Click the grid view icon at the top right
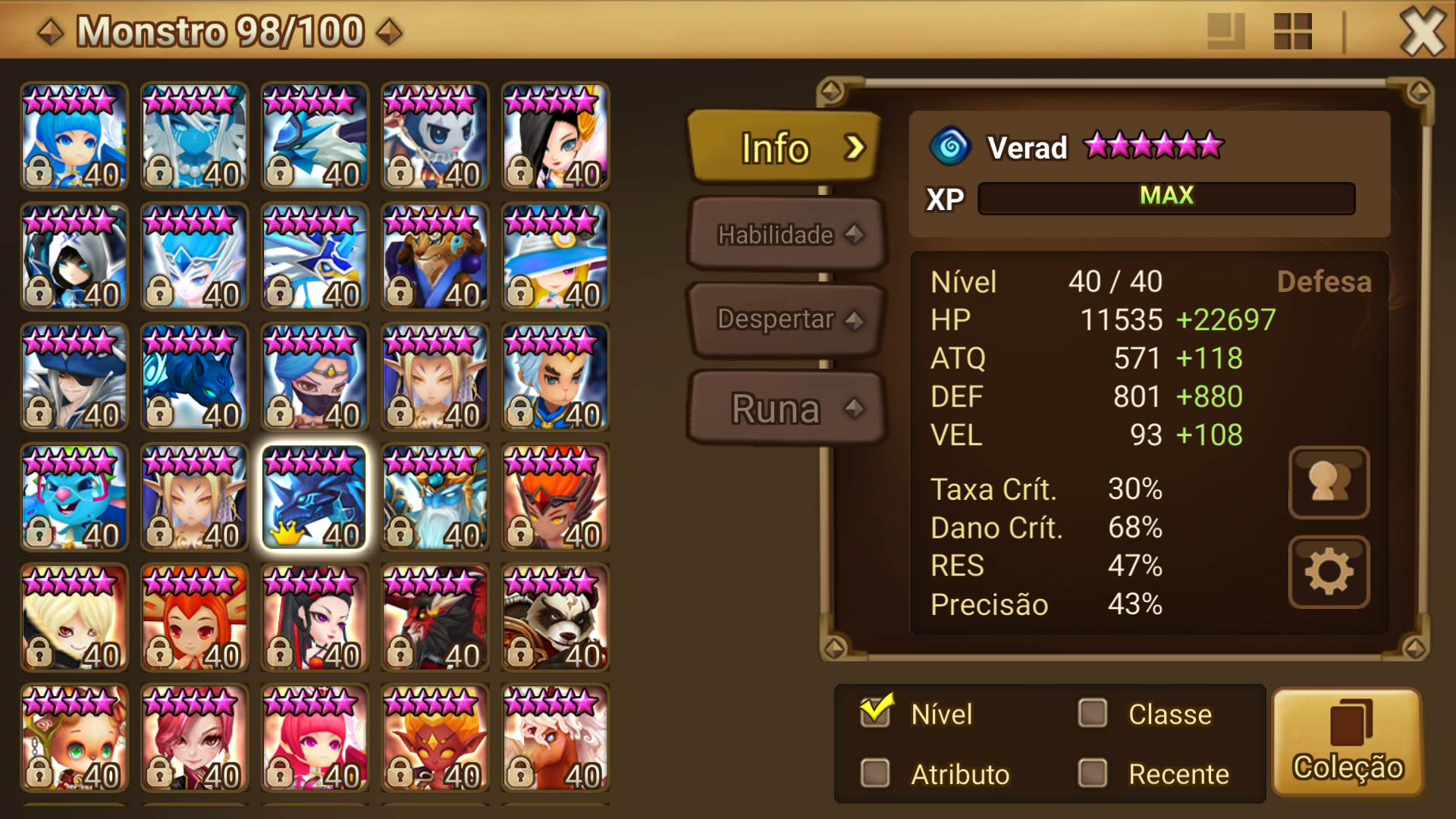Viewport: 1456px width, 819px height. pyautogui.click(x=1292, y=32)
